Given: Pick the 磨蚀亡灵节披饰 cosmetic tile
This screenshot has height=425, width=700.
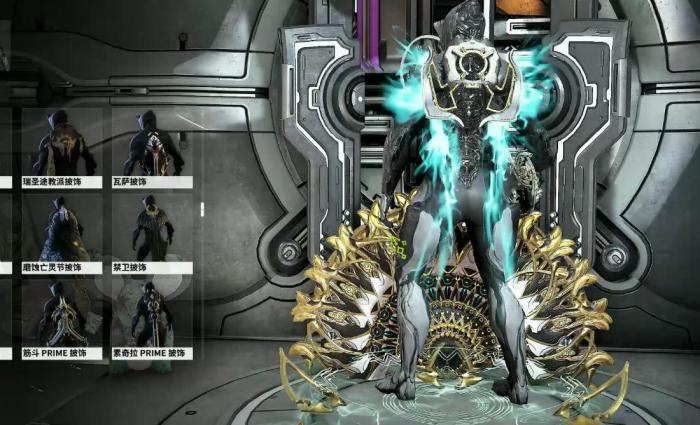Looking at the screenshot, I should click(65, 232).
